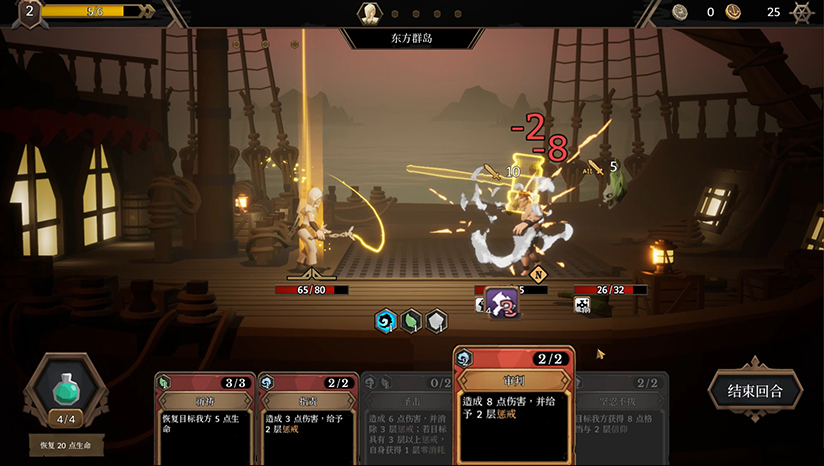This screenshot has height=466, width=824.
Task: Click the blue swirl energy icon
Action: (385, 321)
